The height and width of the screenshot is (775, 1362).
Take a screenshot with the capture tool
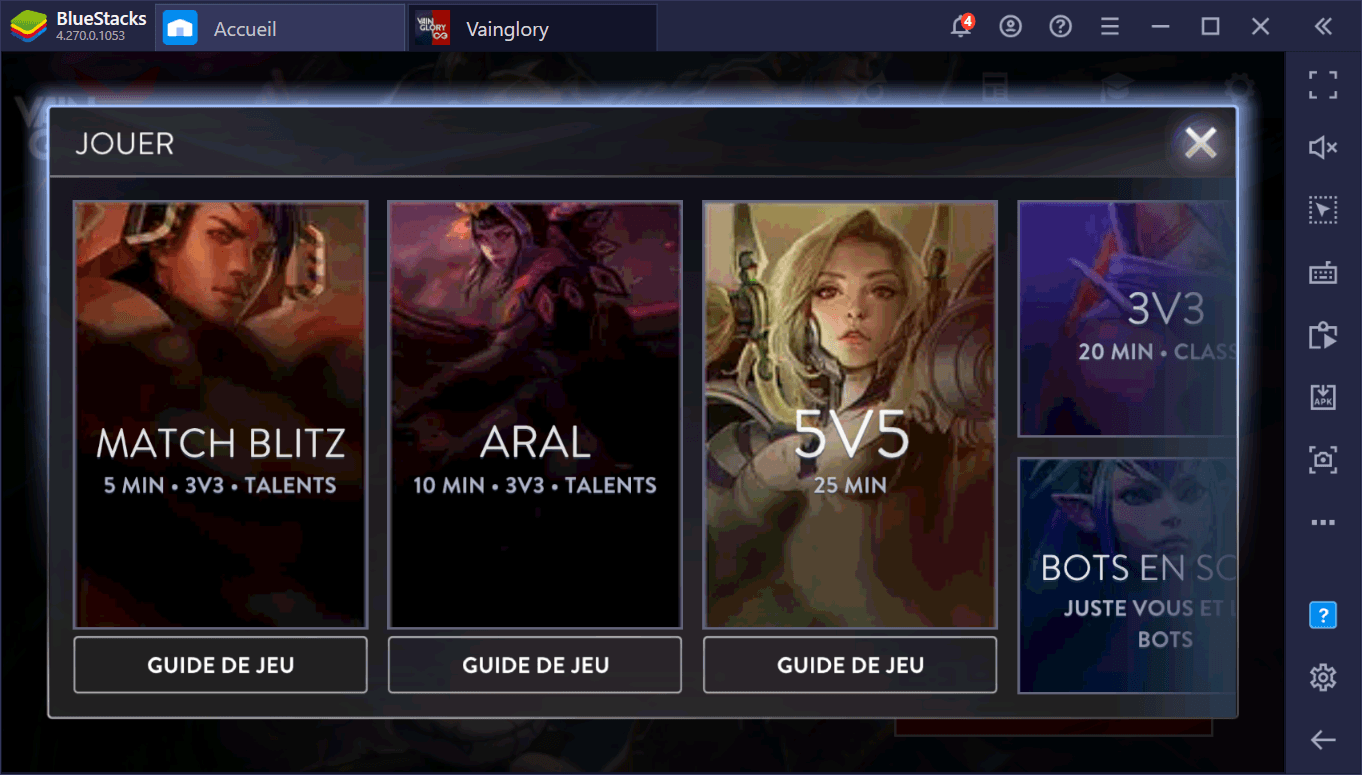click(1322, 459)
